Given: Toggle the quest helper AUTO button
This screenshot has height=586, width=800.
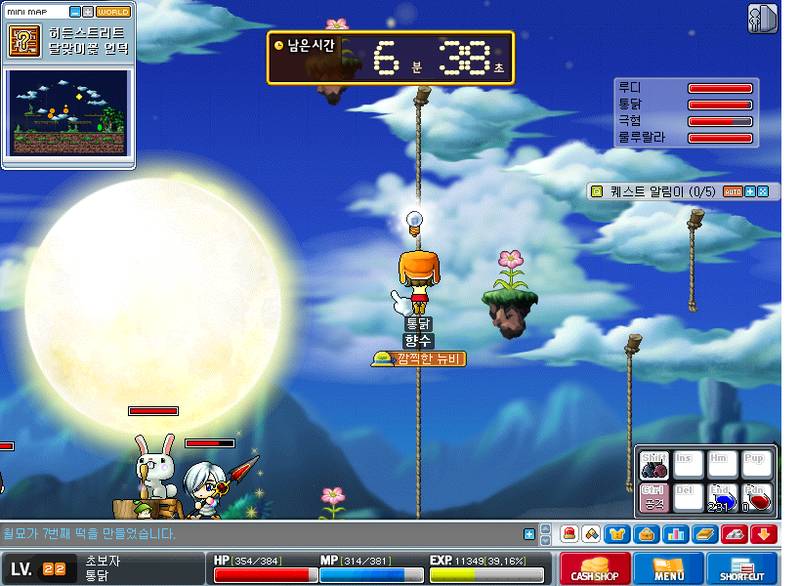Looking at the screenshot, I should pyautogui.click(x=732, y=191).
